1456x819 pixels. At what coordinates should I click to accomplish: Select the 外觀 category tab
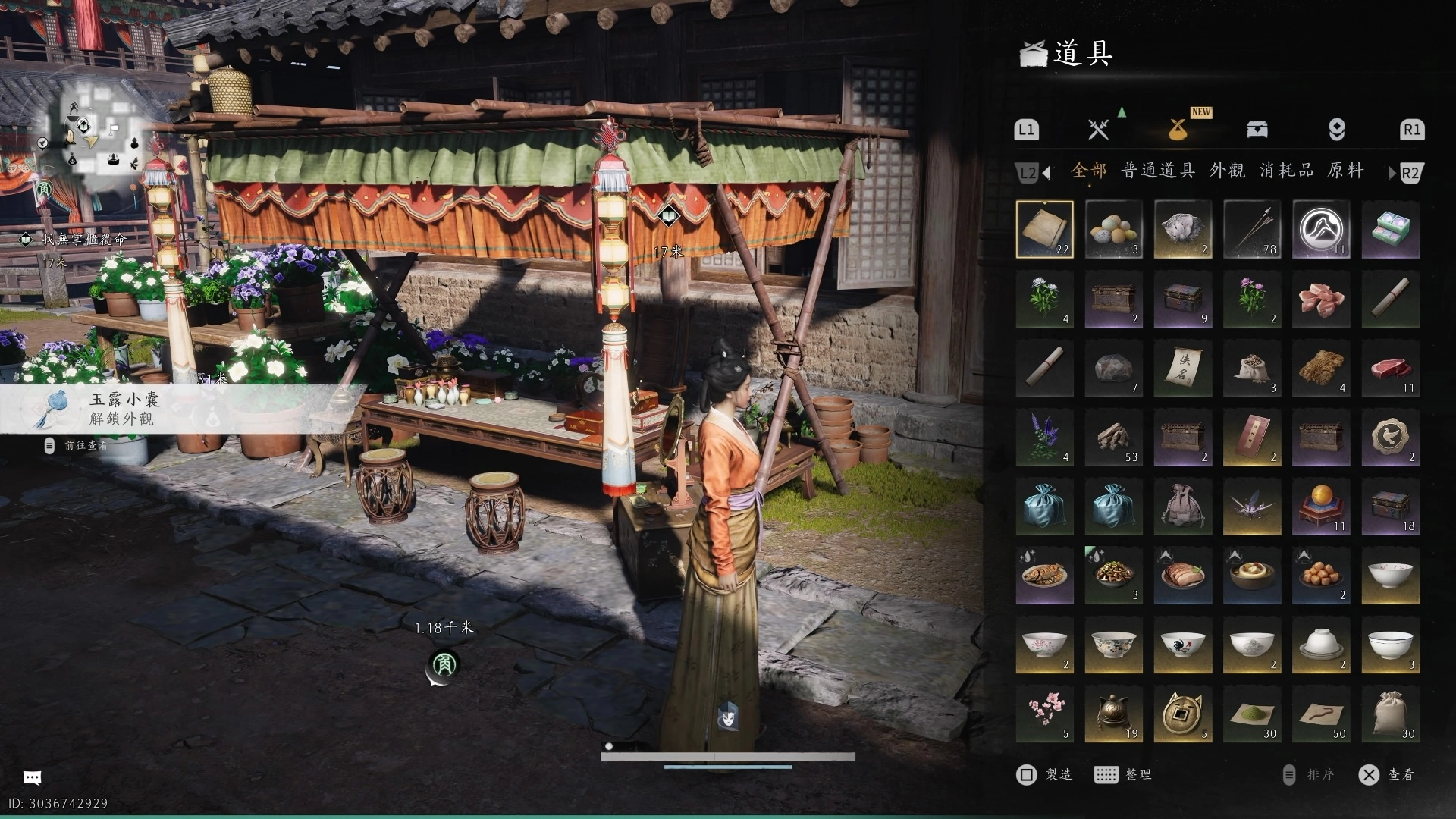tap(1227, 171)
